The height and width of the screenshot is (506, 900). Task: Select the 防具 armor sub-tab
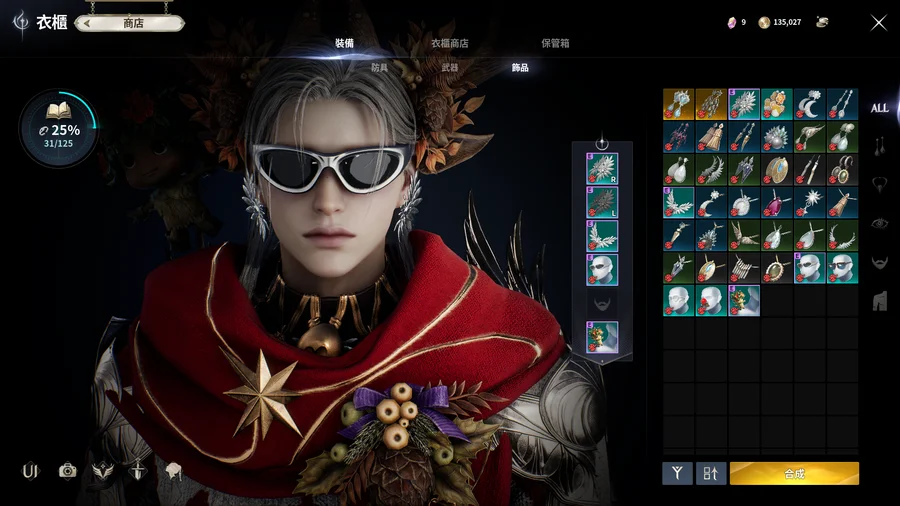379,68
